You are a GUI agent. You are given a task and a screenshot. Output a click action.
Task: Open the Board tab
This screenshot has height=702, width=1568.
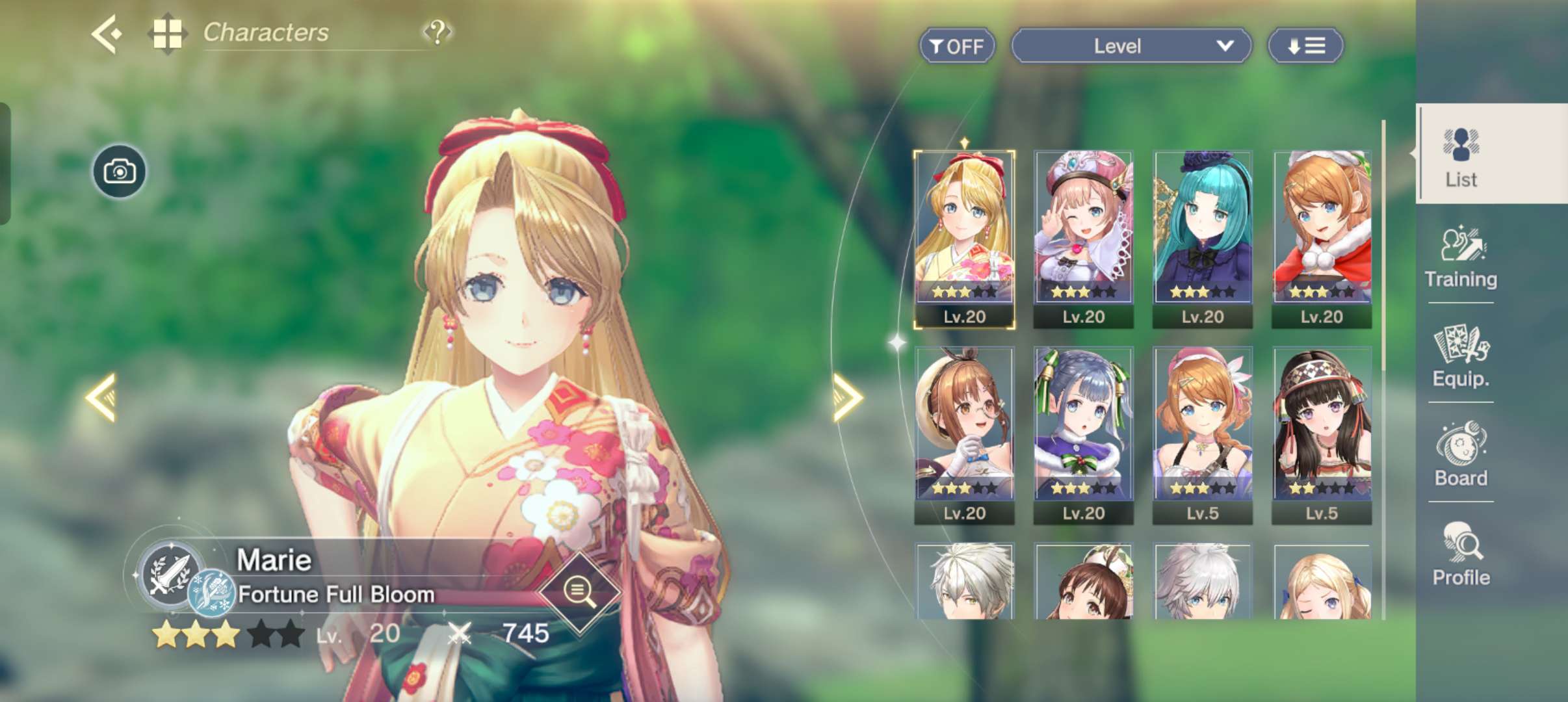pyautogui.click(x=1461, y=456)
